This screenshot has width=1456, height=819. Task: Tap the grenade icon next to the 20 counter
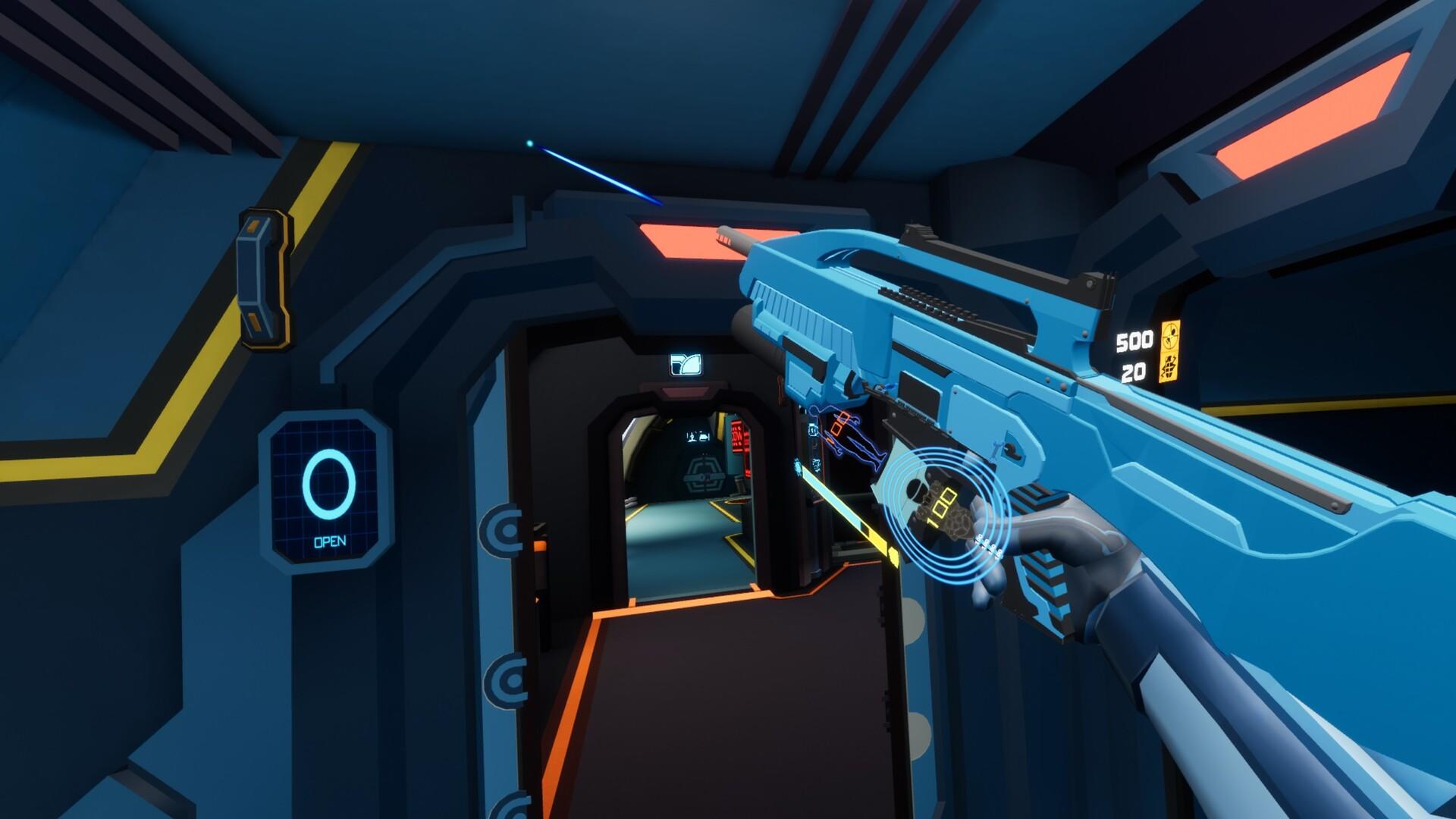pos(1169,369)
